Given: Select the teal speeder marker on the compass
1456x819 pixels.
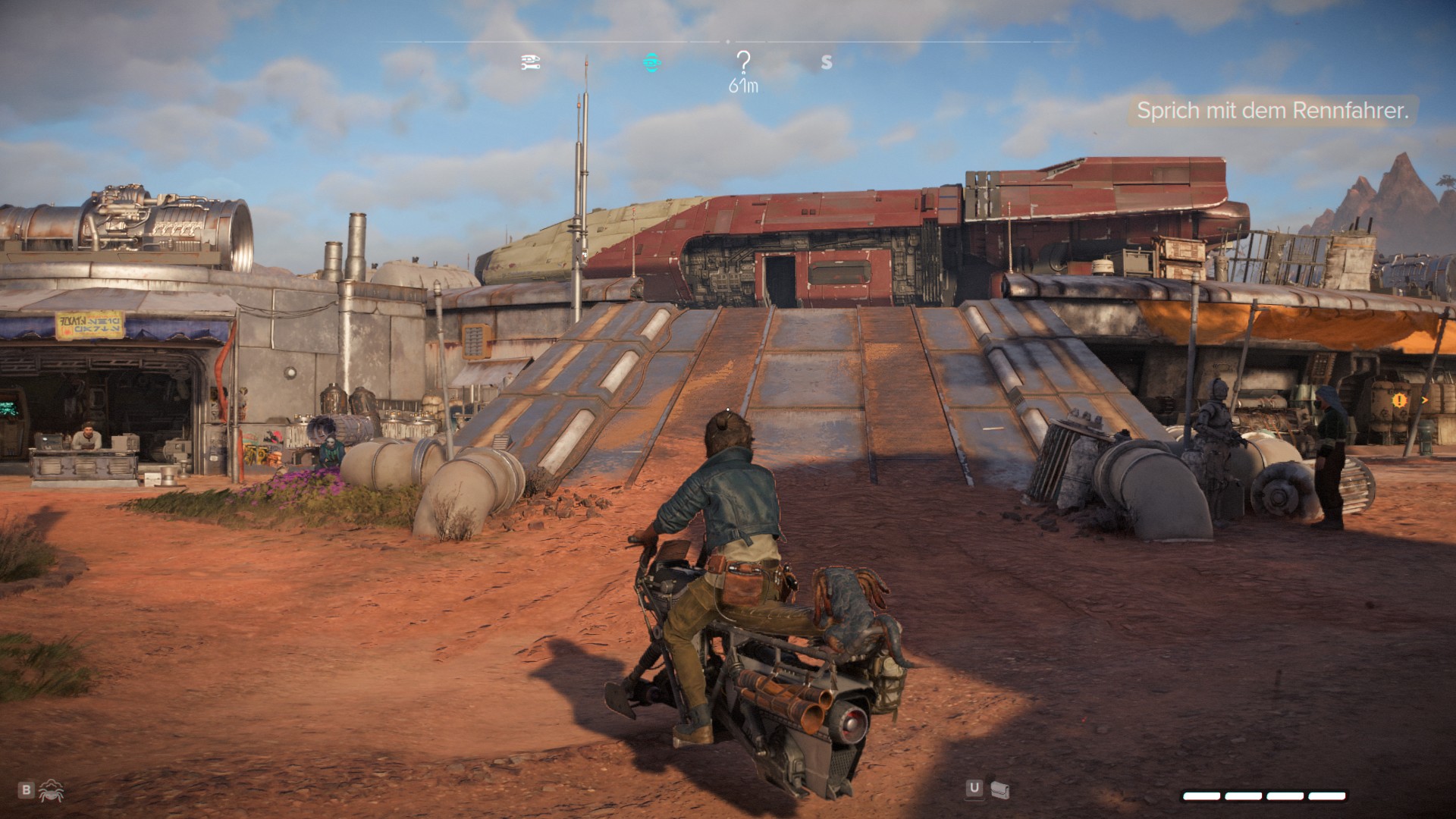Looking at the screenshot, I should 651,63.
